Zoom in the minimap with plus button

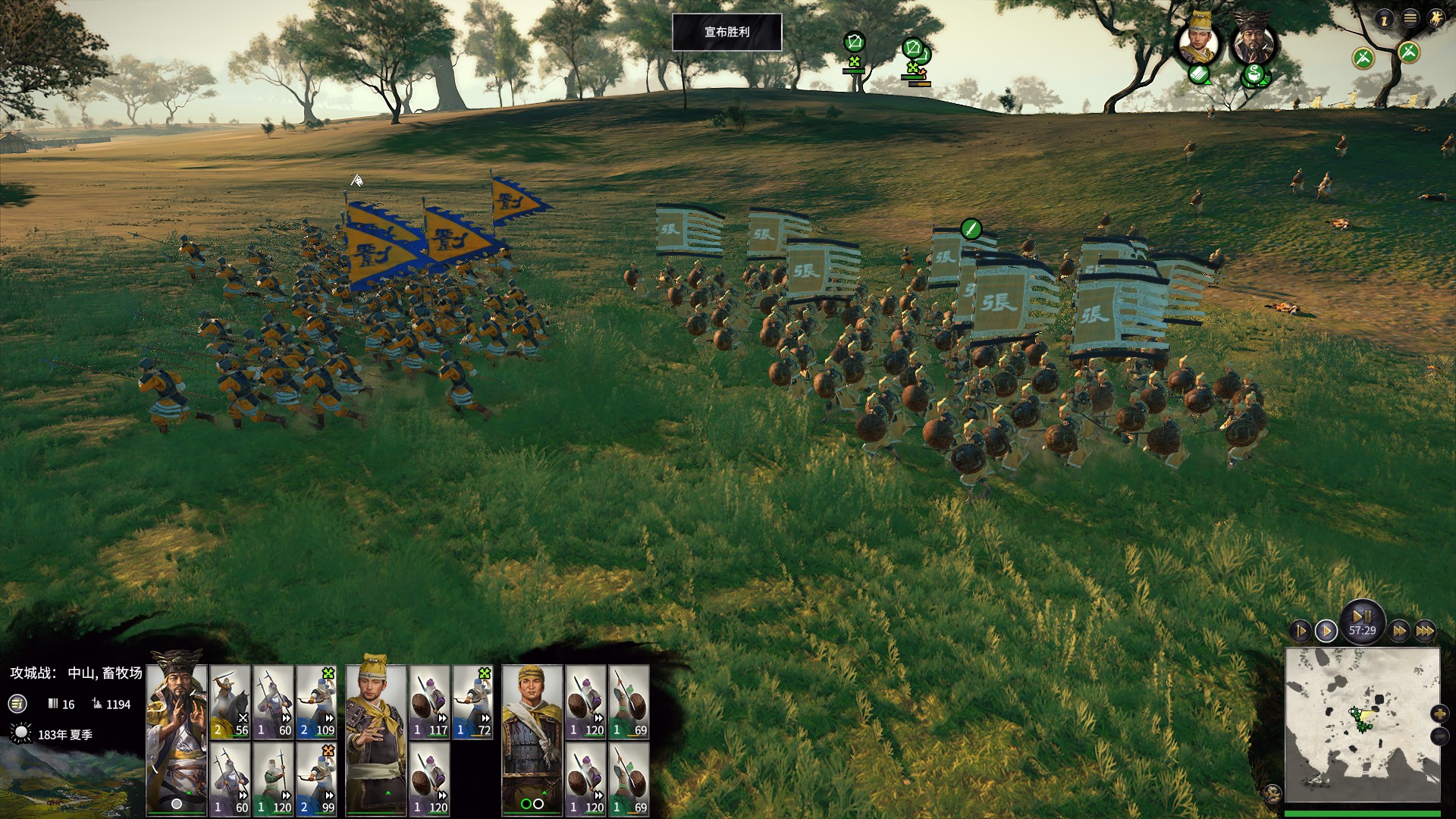click(x=1439, y=714)
